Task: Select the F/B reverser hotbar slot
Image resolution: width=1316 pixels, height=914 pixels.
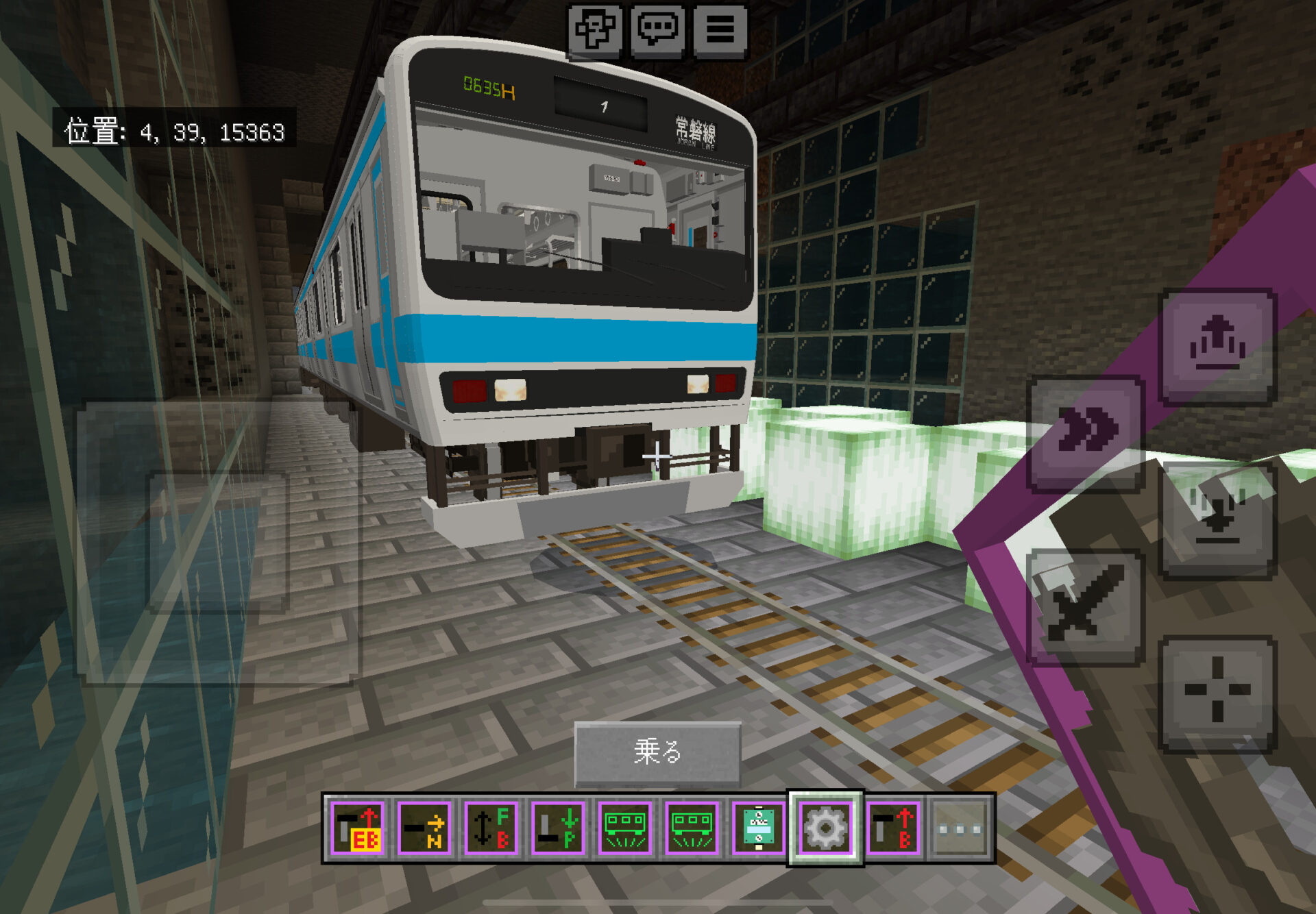Action: [x=491, y=828]
